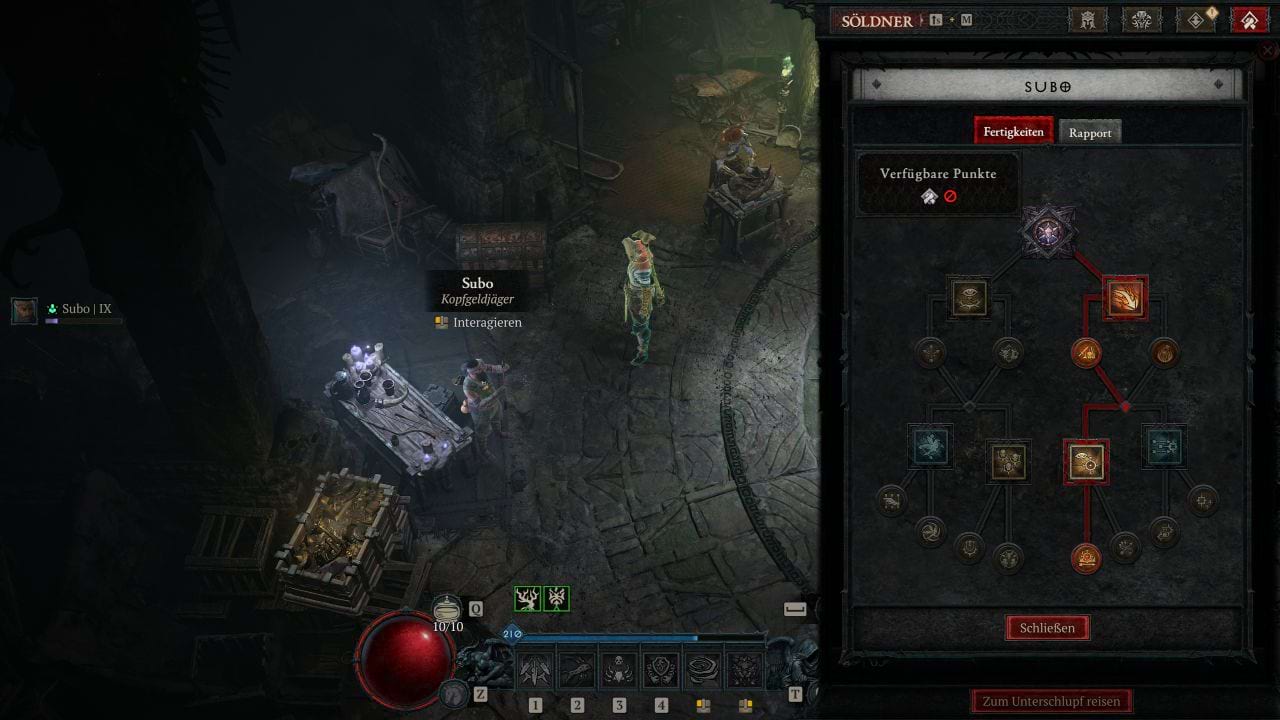Image resolution: width=1280 pixels, height=720 pixels.
Task: Click the red-framed crosshair skill node
Action: pos(1086,461)
